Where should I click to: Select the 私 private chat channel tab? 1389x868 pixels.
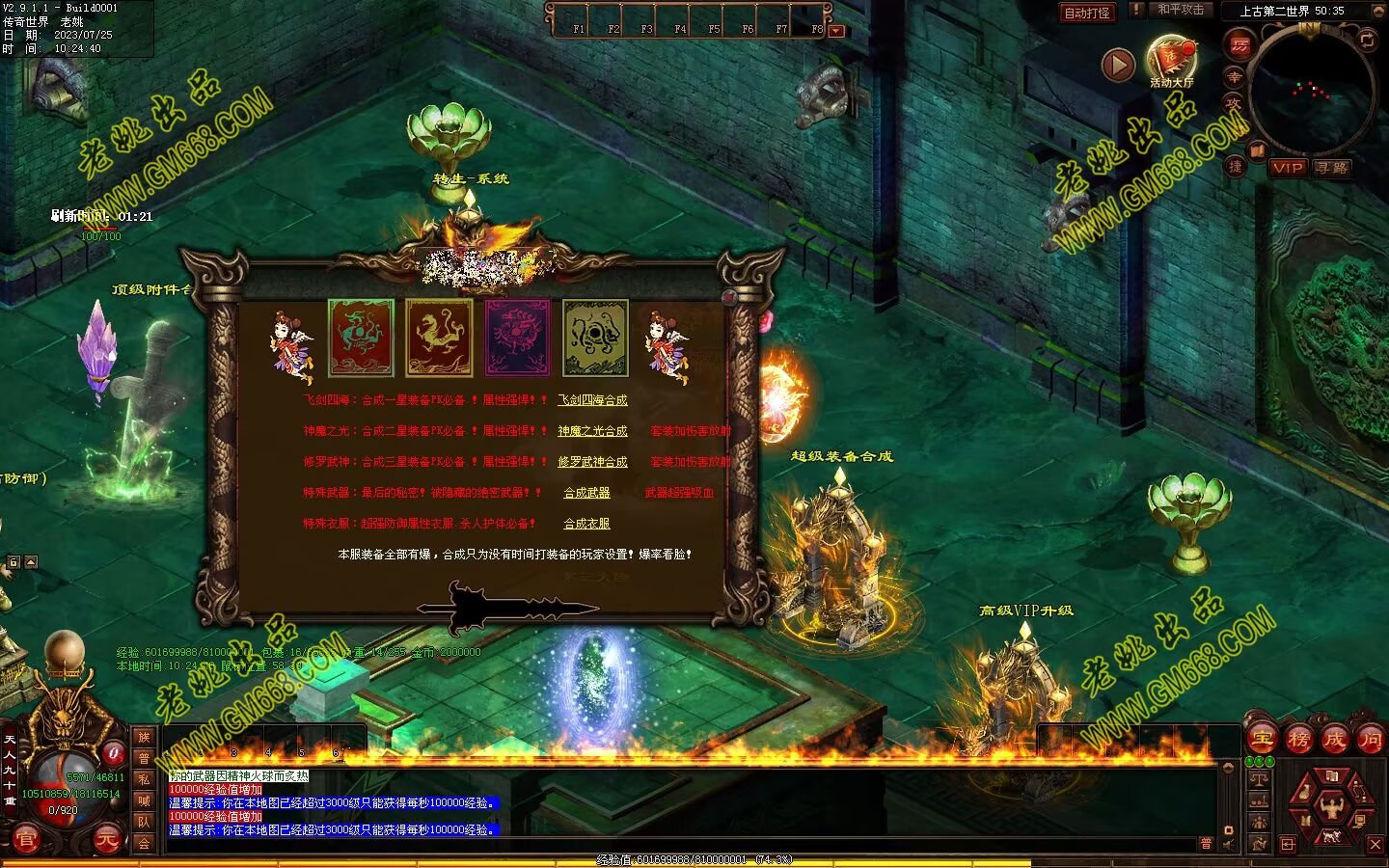(x=144, y=779)
